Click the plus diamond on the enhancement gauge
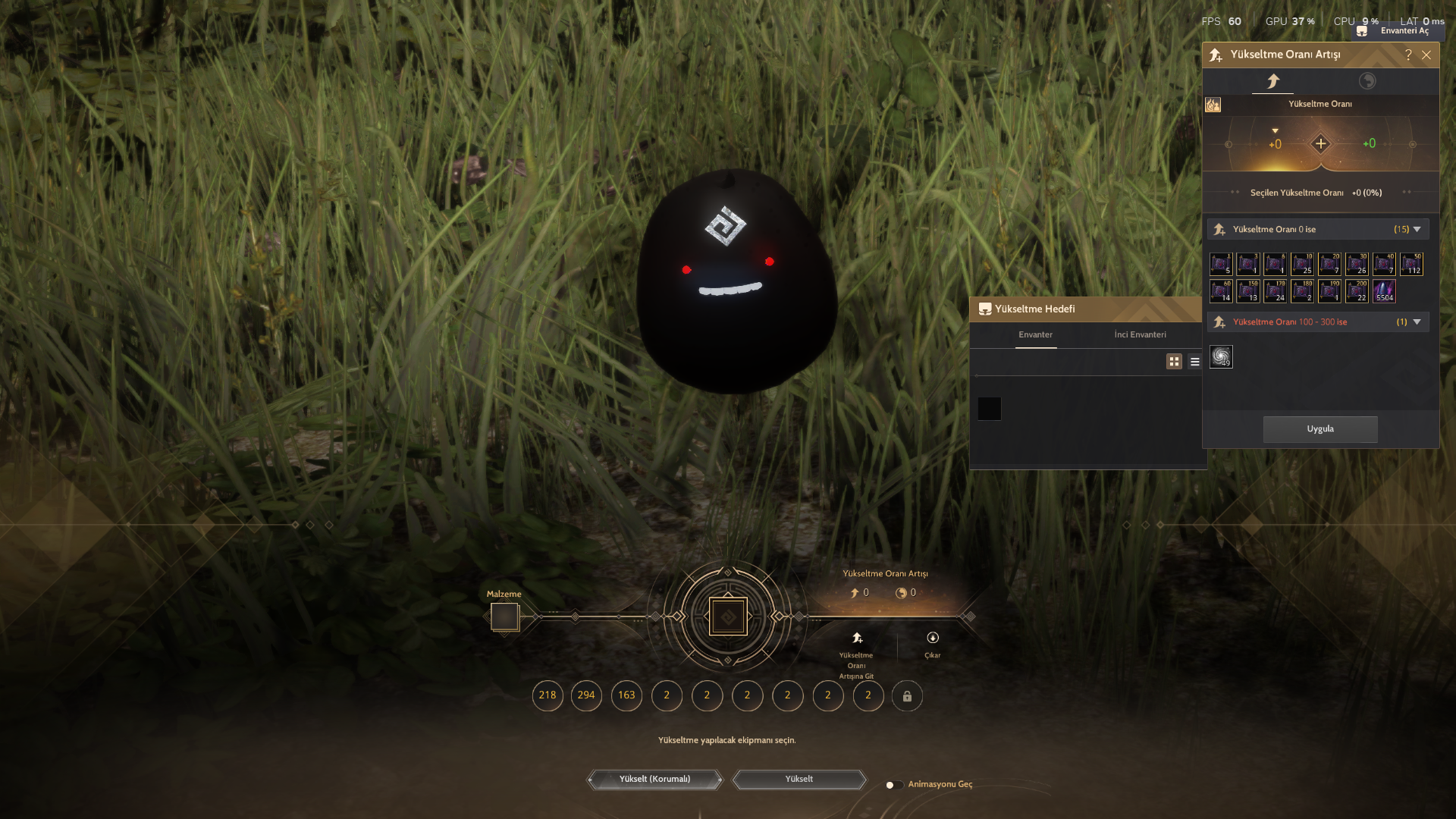The width and height of the screenshot is (1456, 819). tap(1319, 143)
